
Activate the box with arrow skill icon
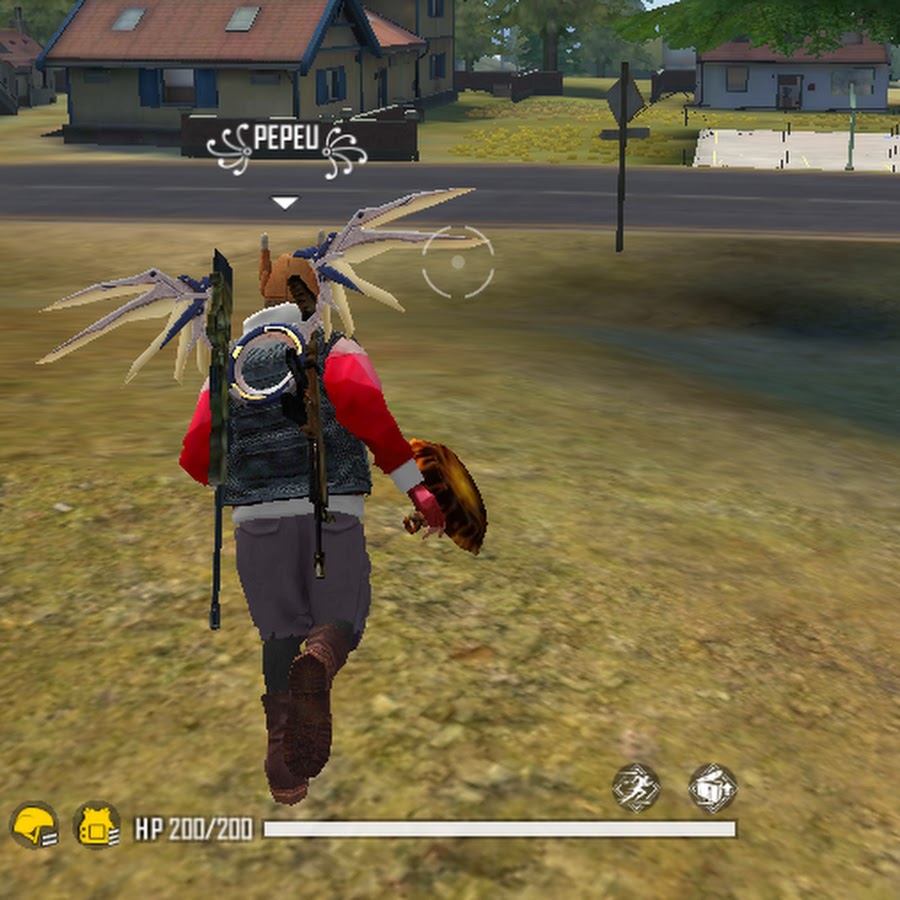(x=712, y=787)
